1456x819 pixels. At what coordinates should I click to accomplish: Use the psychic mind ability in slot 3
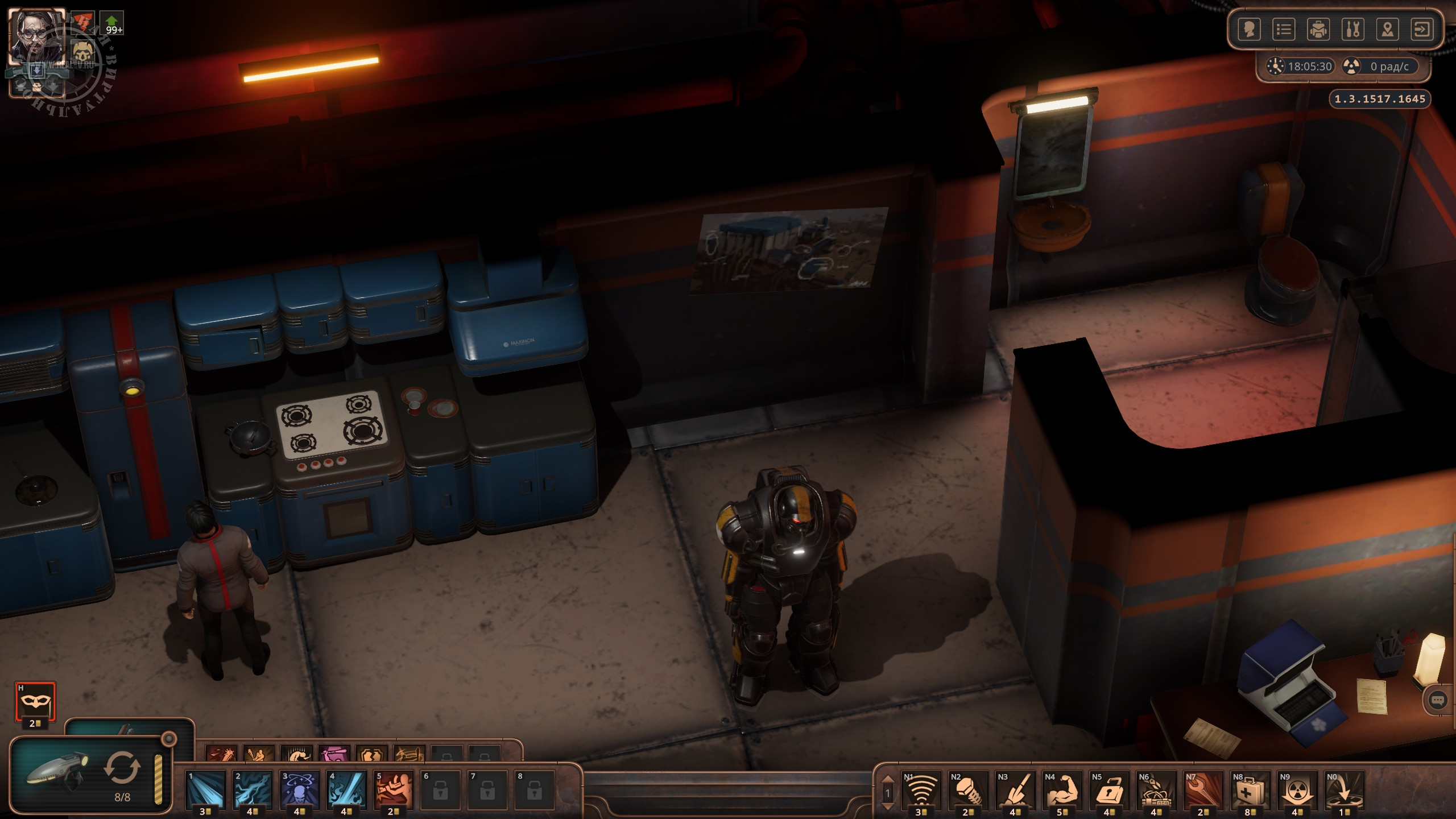[299, 789]
